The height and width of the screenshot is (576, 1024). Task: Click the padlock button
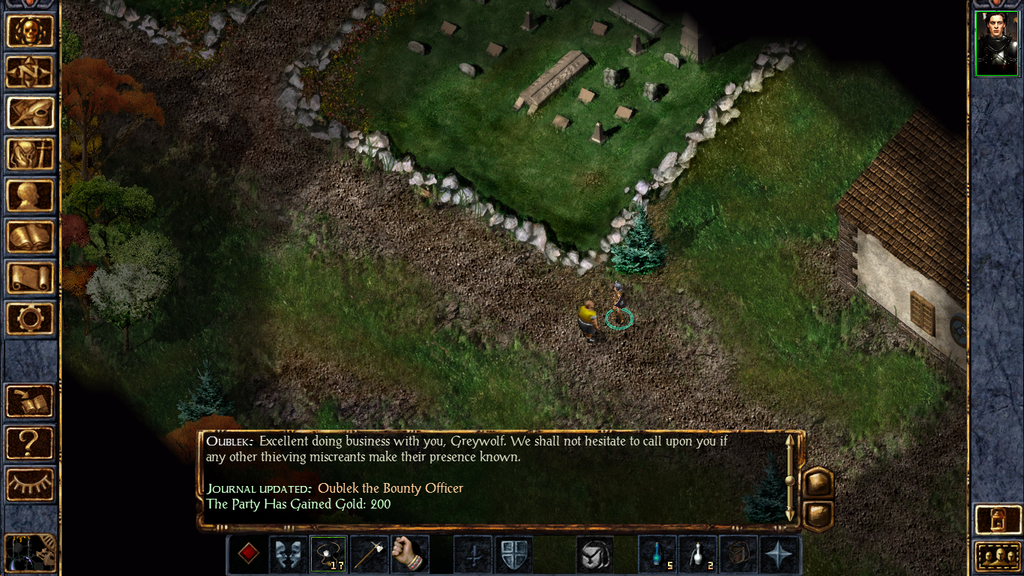[x=995, y=520]
